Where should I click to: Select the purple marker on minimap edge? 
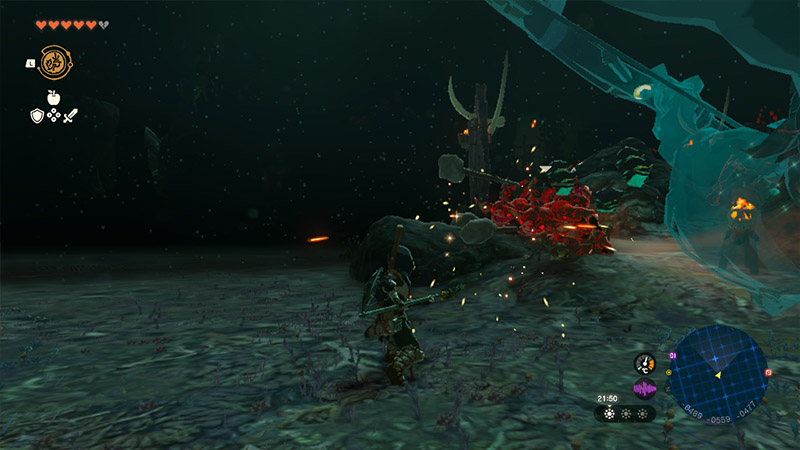(673, 354)
